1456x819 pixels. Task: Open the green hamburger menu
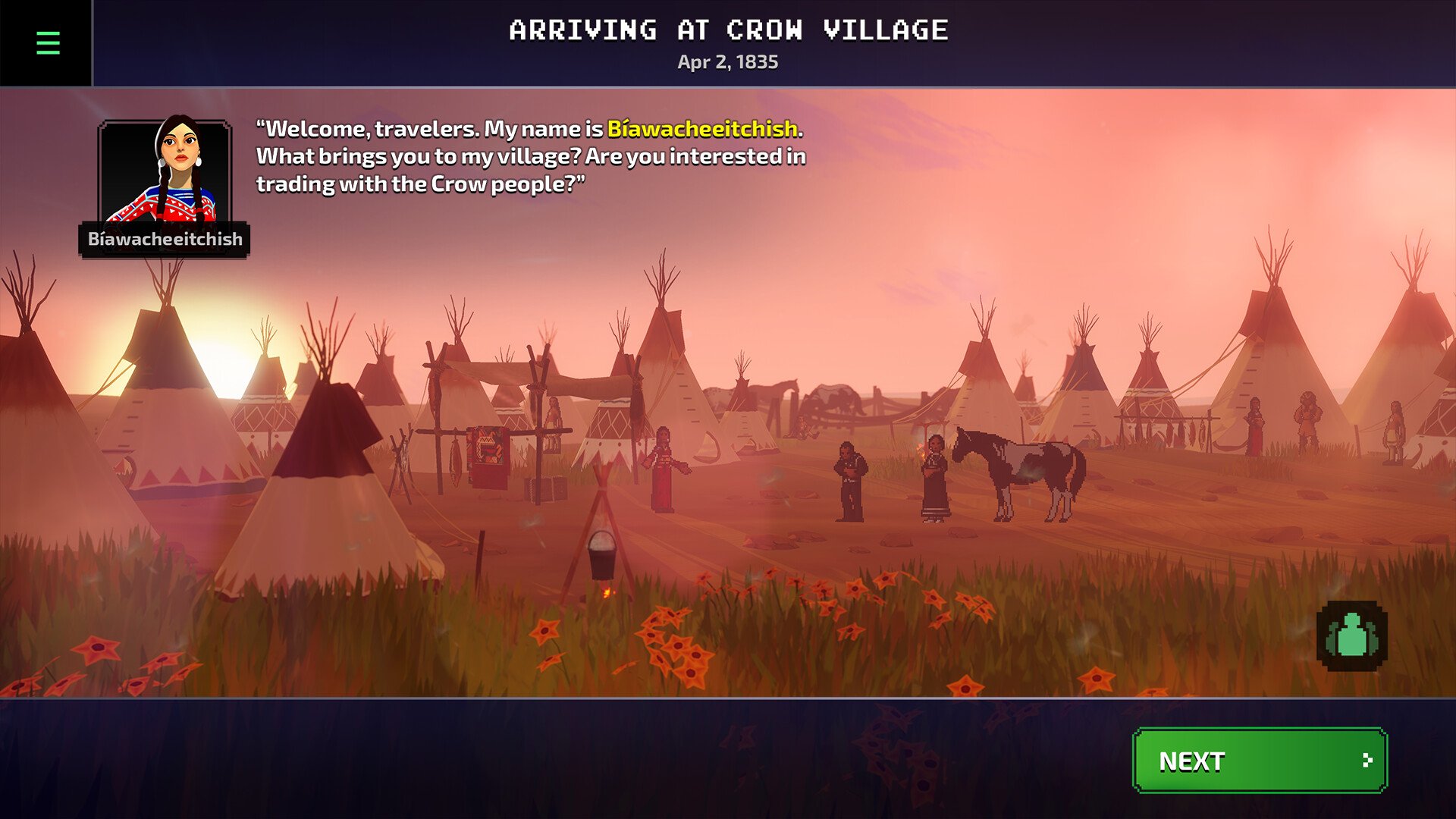pyautogui.click(x=48, y=43)
